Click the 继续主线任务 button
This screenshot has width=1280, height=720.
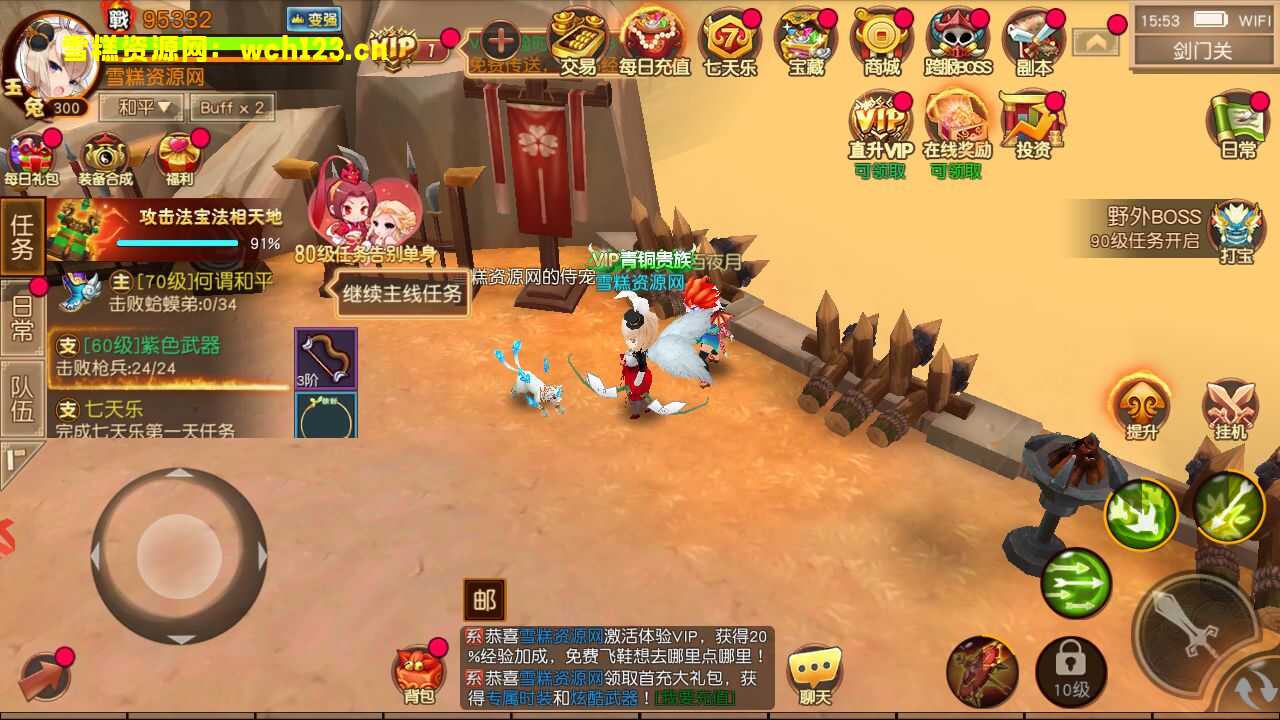402,294
